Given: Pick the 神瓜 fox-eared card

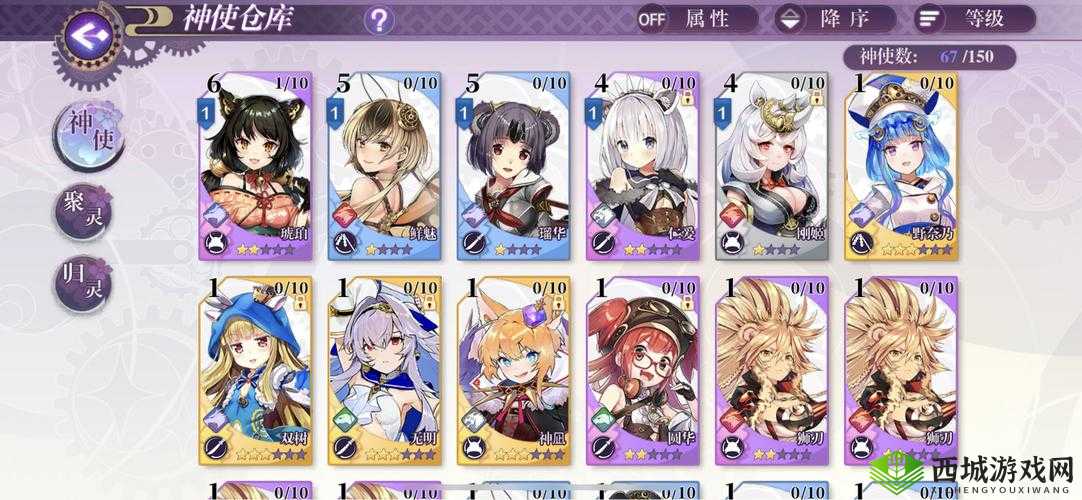Looking at the screenshot, I should [x=515, y=370].
